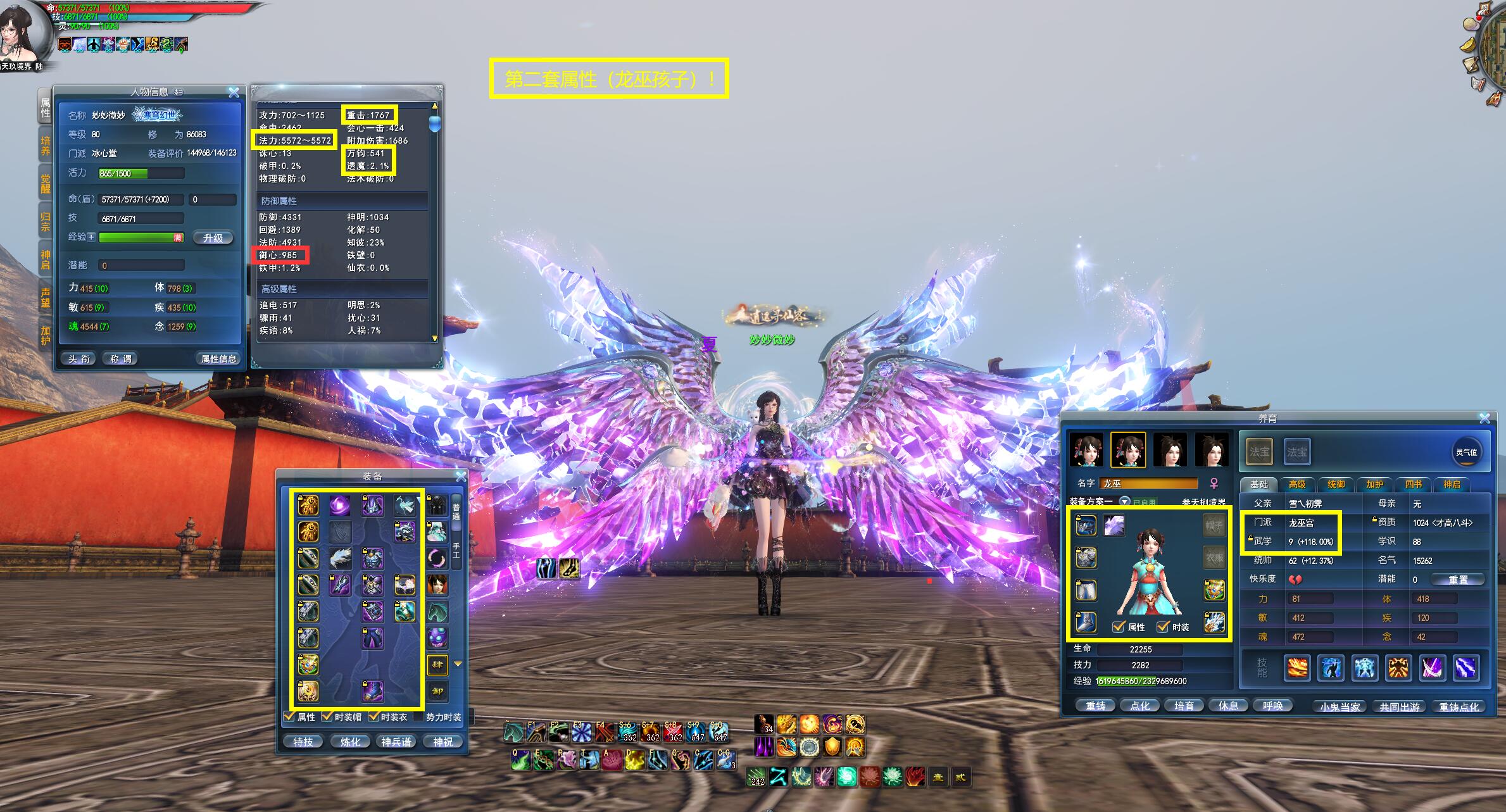
Task: Click the 呼唤 summon child button
Action: tap(1272, 706)
